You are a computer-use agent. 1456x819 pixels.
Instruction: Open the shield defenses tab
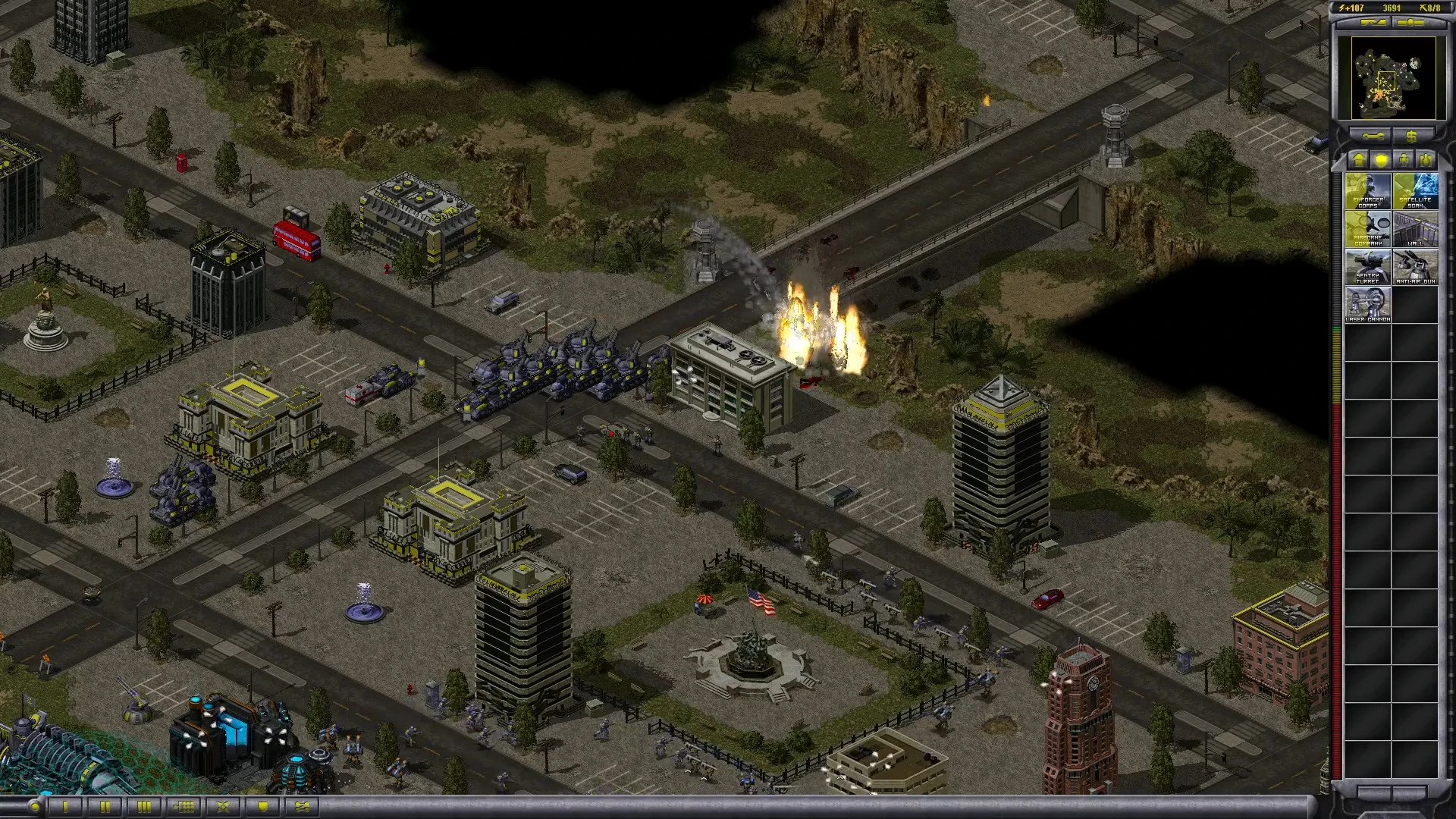(x=1382, y=160)
